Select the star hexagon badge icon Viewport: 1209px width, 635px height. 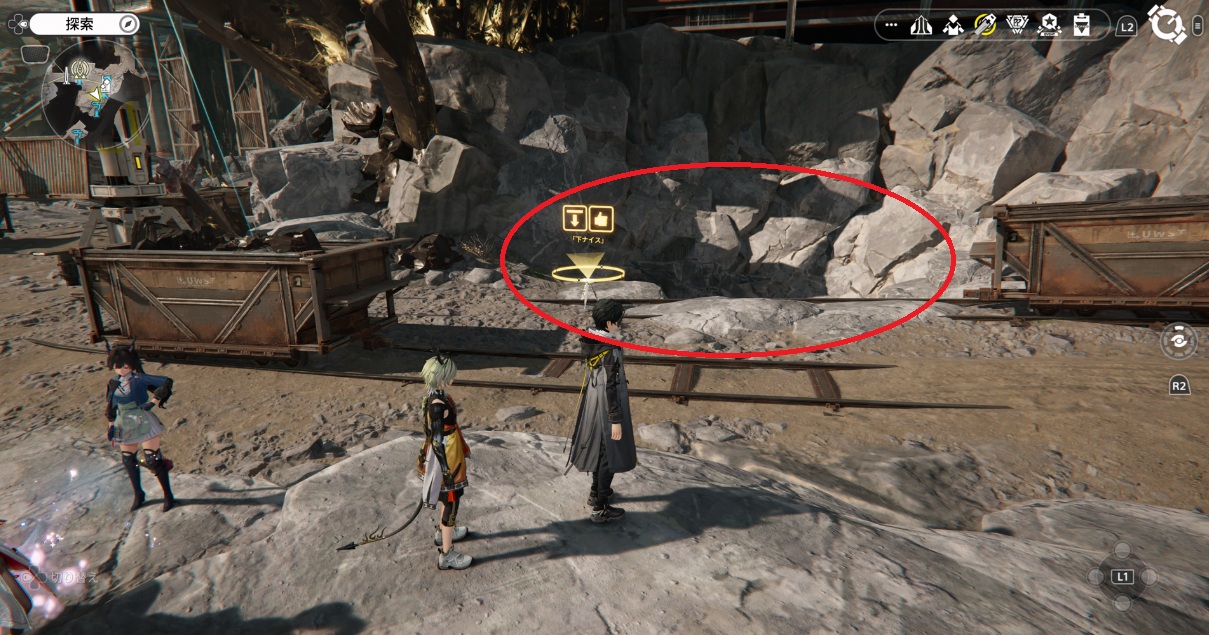tap(1050, 25)
